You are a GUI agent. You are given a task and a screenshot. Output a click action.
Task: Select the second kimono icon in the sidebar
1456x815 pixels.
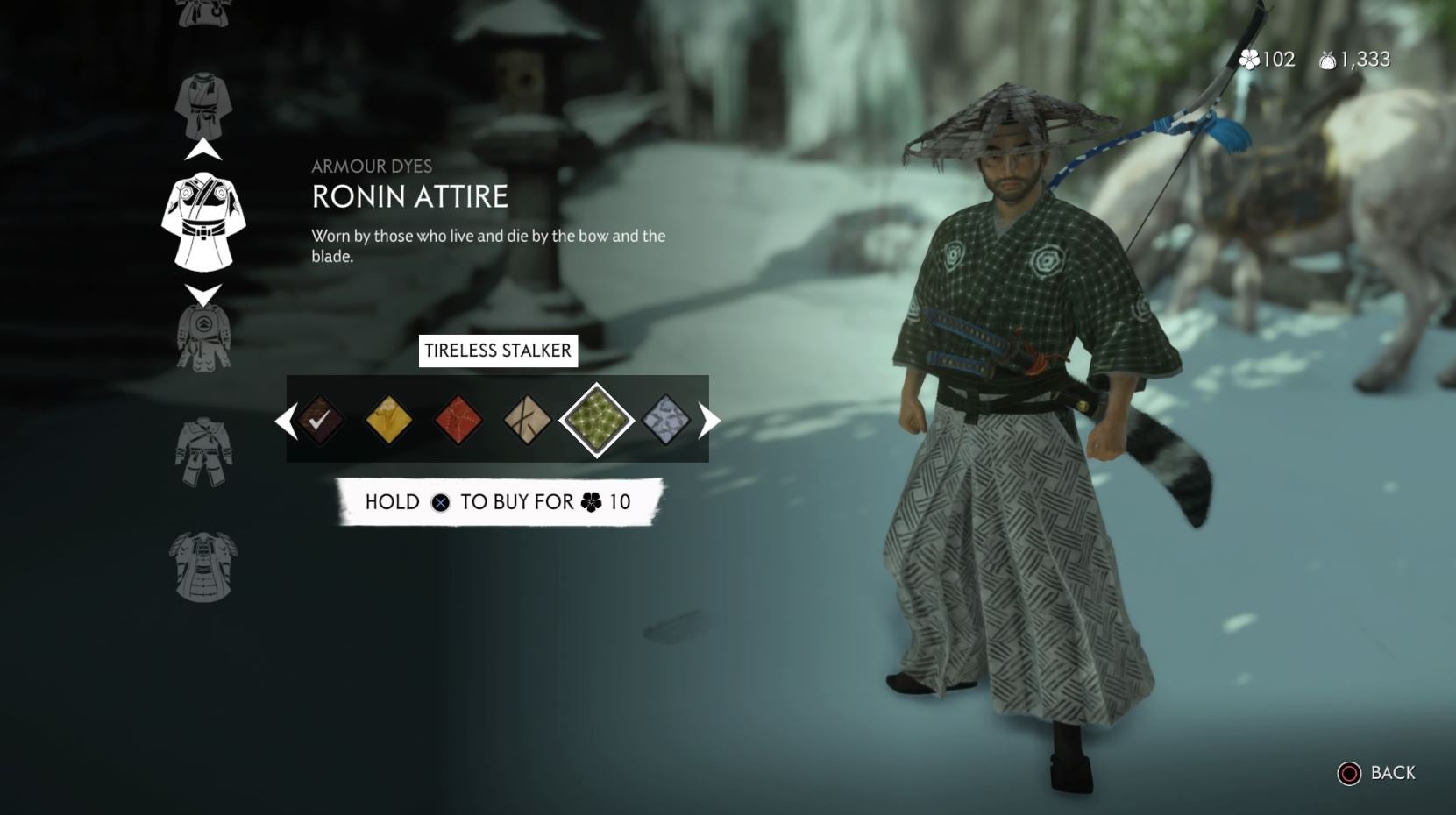coord(203,101)
